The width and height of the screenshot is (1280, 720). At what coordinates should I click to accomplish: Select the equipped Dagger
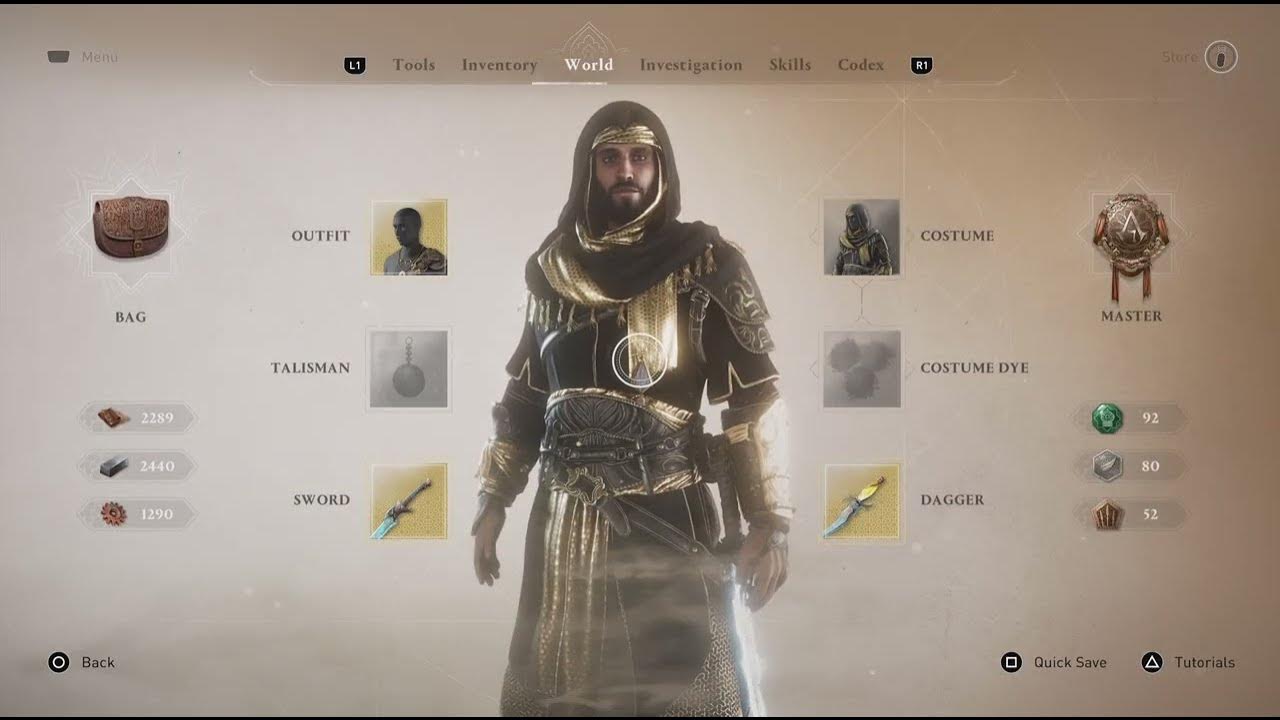(x=862, y=501)
